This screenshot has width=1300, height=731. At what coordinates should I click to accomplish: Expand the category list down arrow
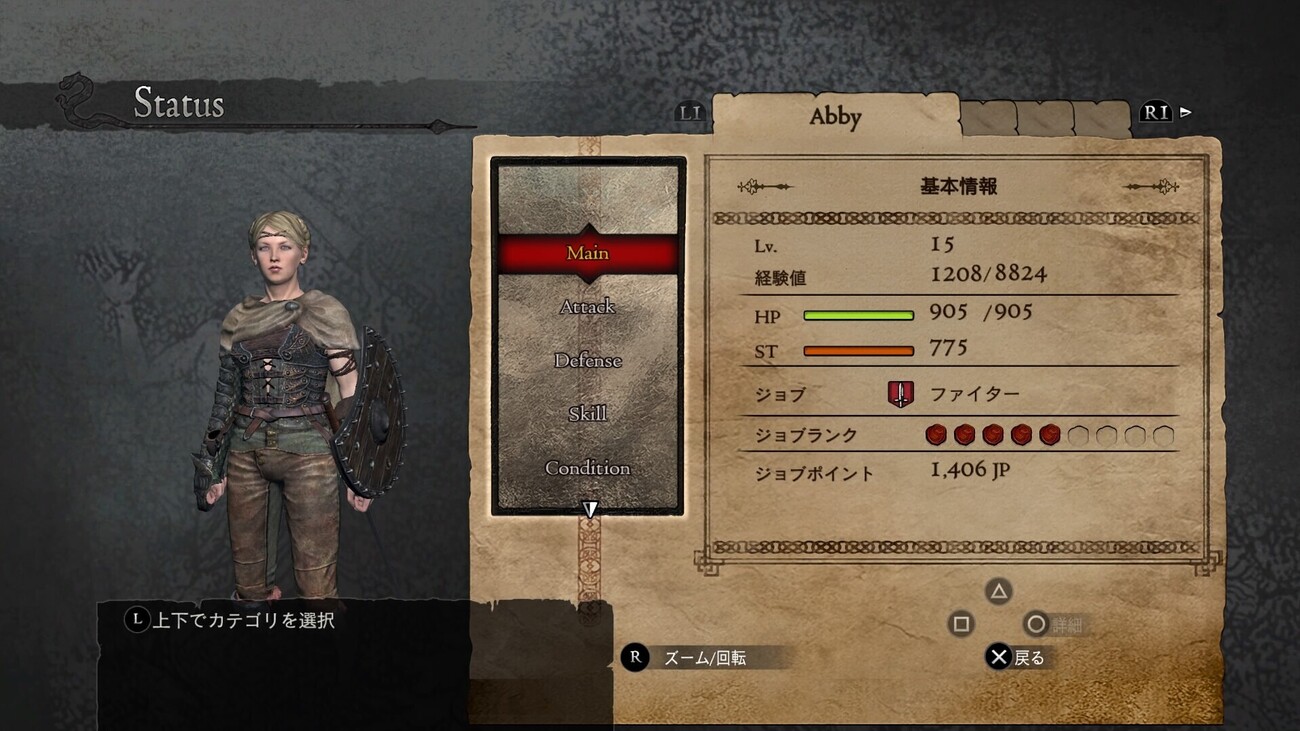[x=590, y=510]
